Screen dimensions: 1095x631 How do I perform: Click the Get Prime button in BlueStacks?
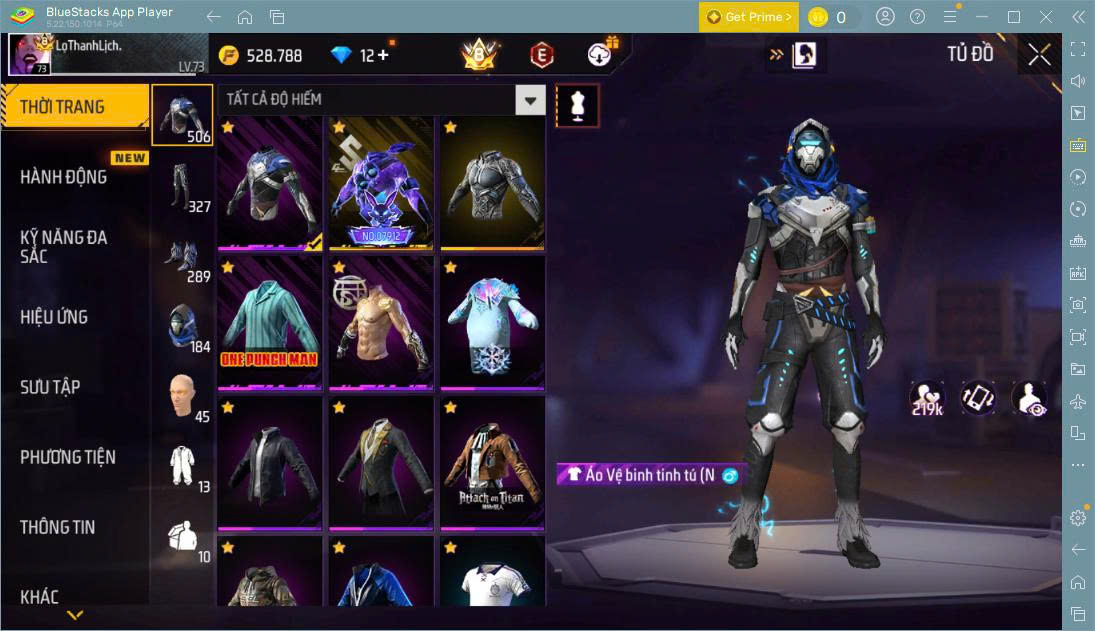[x=749, y=17]
